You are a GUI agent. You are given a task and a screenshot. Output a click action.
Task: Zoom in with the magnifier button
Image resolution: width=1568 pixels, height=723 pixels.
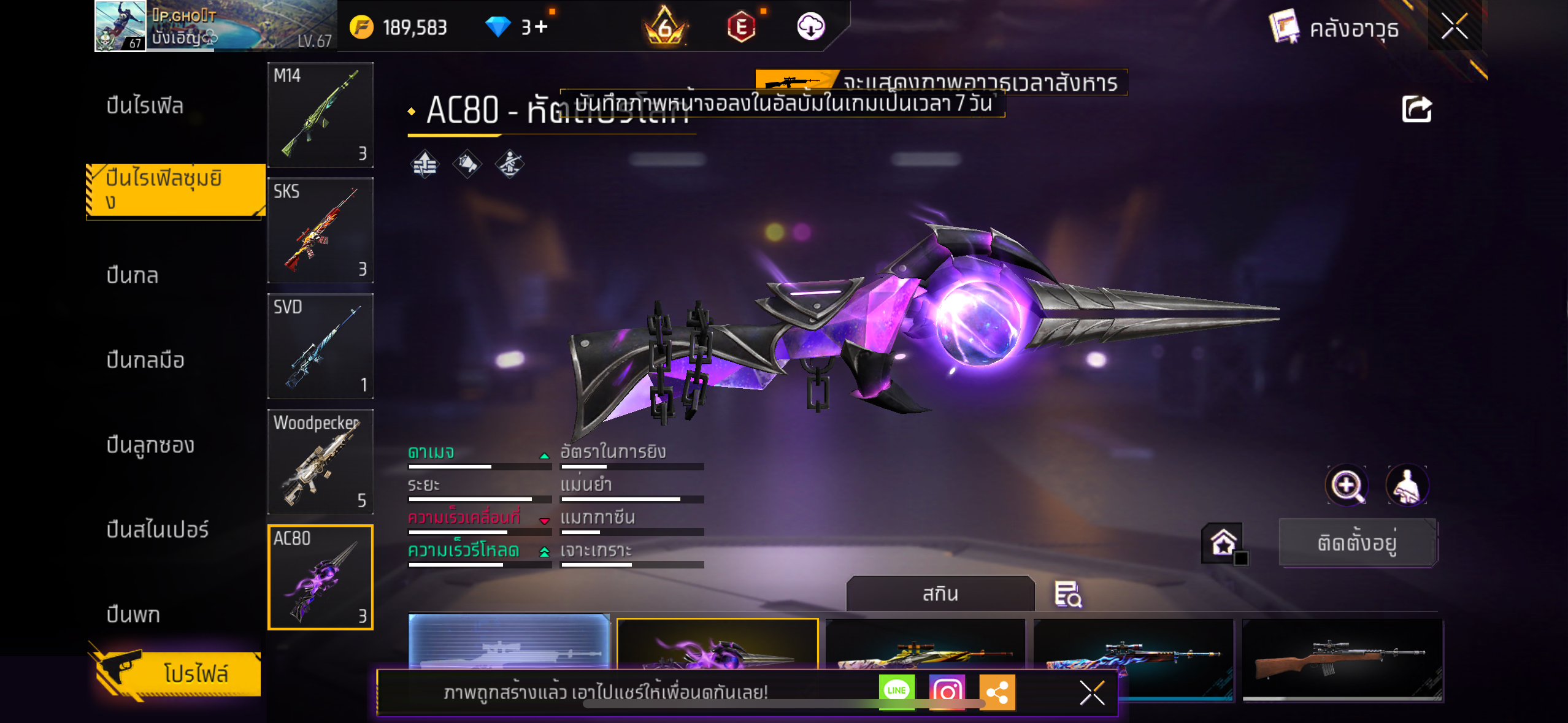tap(1347, 486)
